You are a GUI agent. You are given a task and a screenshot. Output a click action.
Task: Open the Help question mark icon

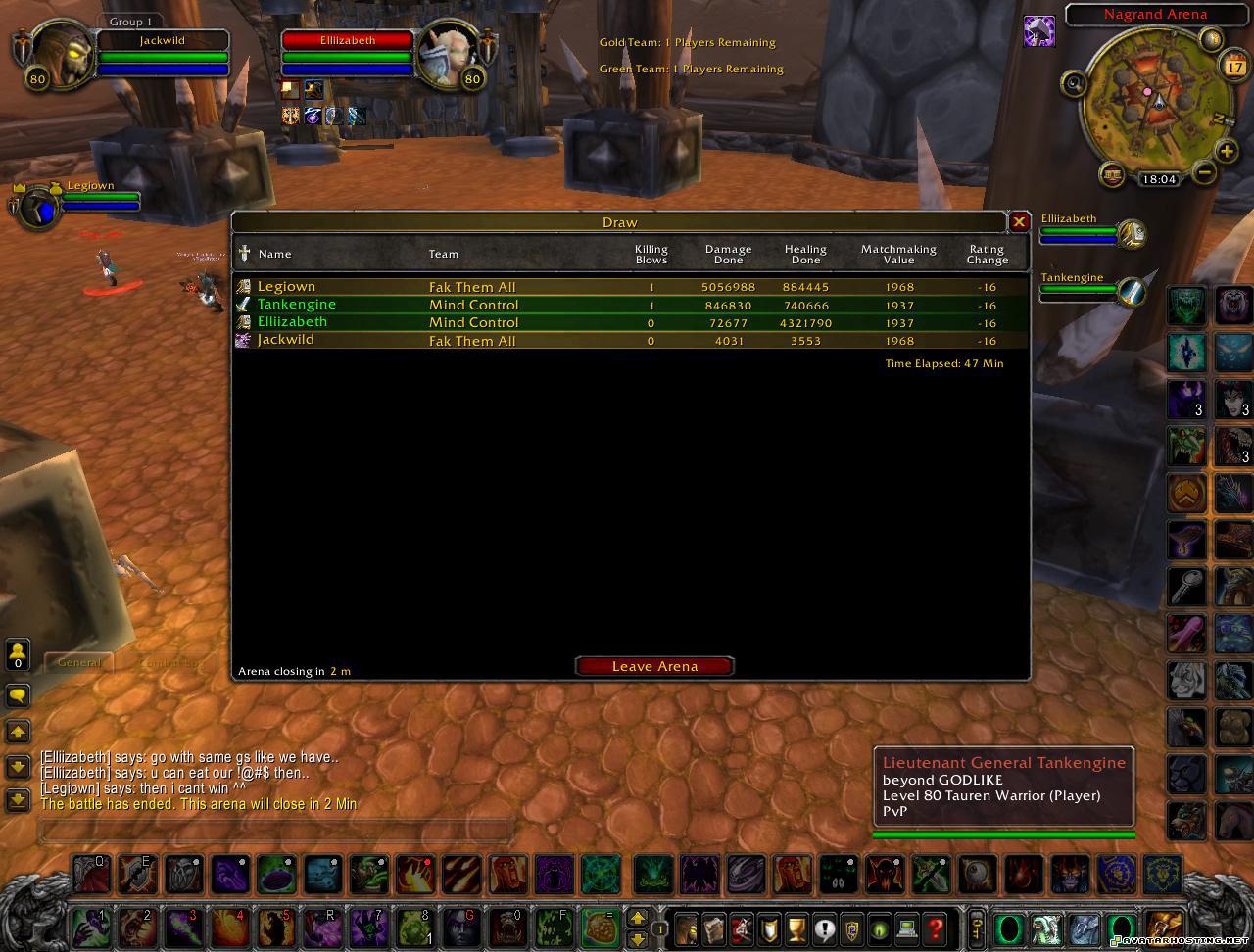(x=935, y=928)
